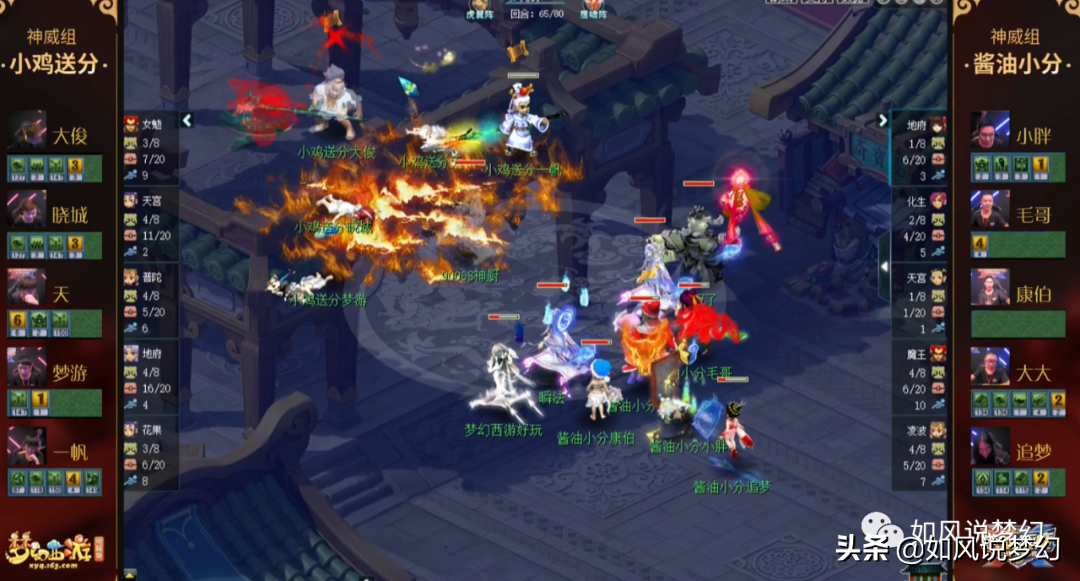1080x581 pixels.
Task: Select the 普陀 stats row
Action: coord(150,301)
